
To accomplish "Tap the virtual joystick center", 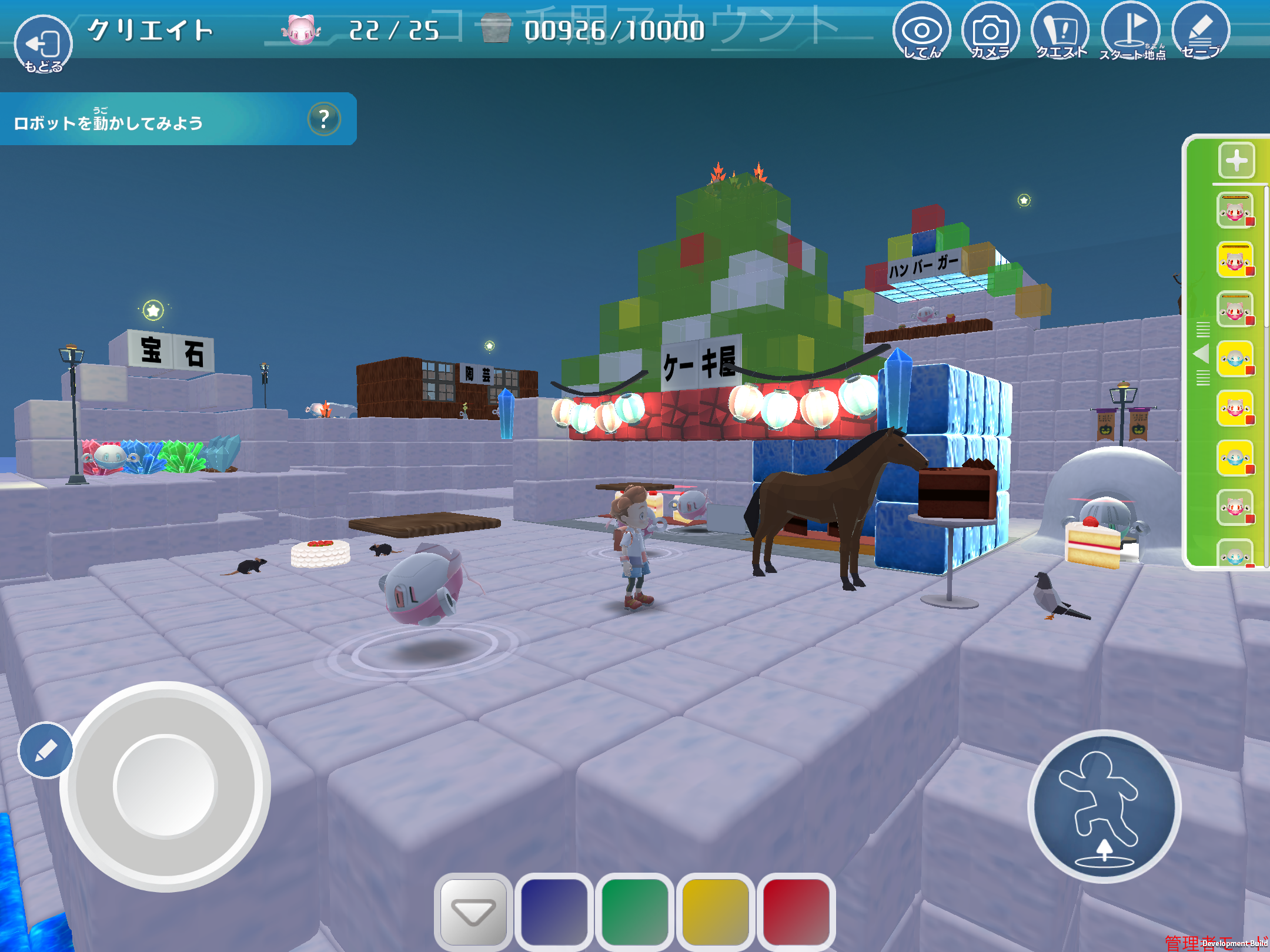I will point(165,786).
